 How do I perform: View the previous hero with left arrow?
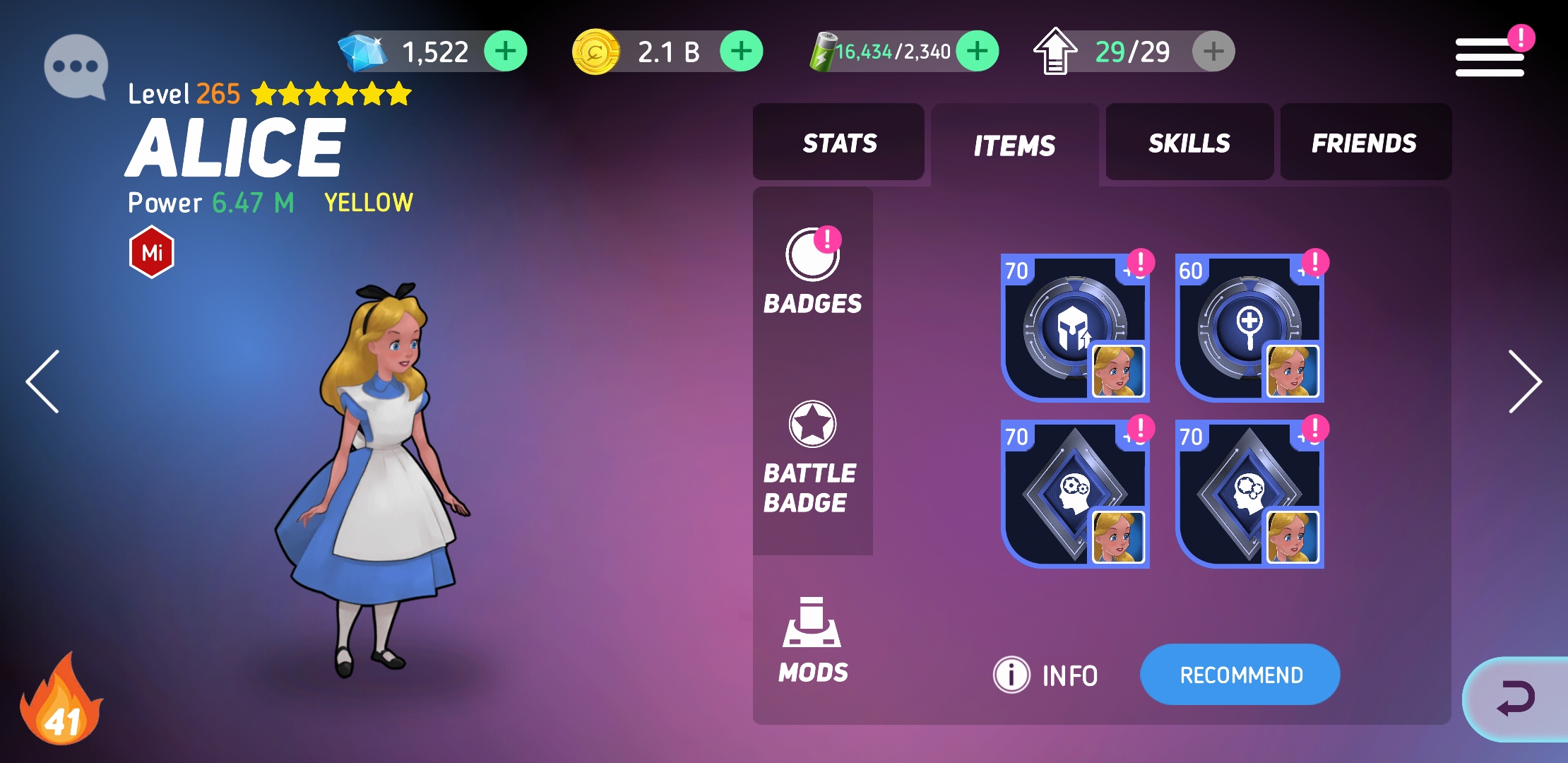point(44,381)
